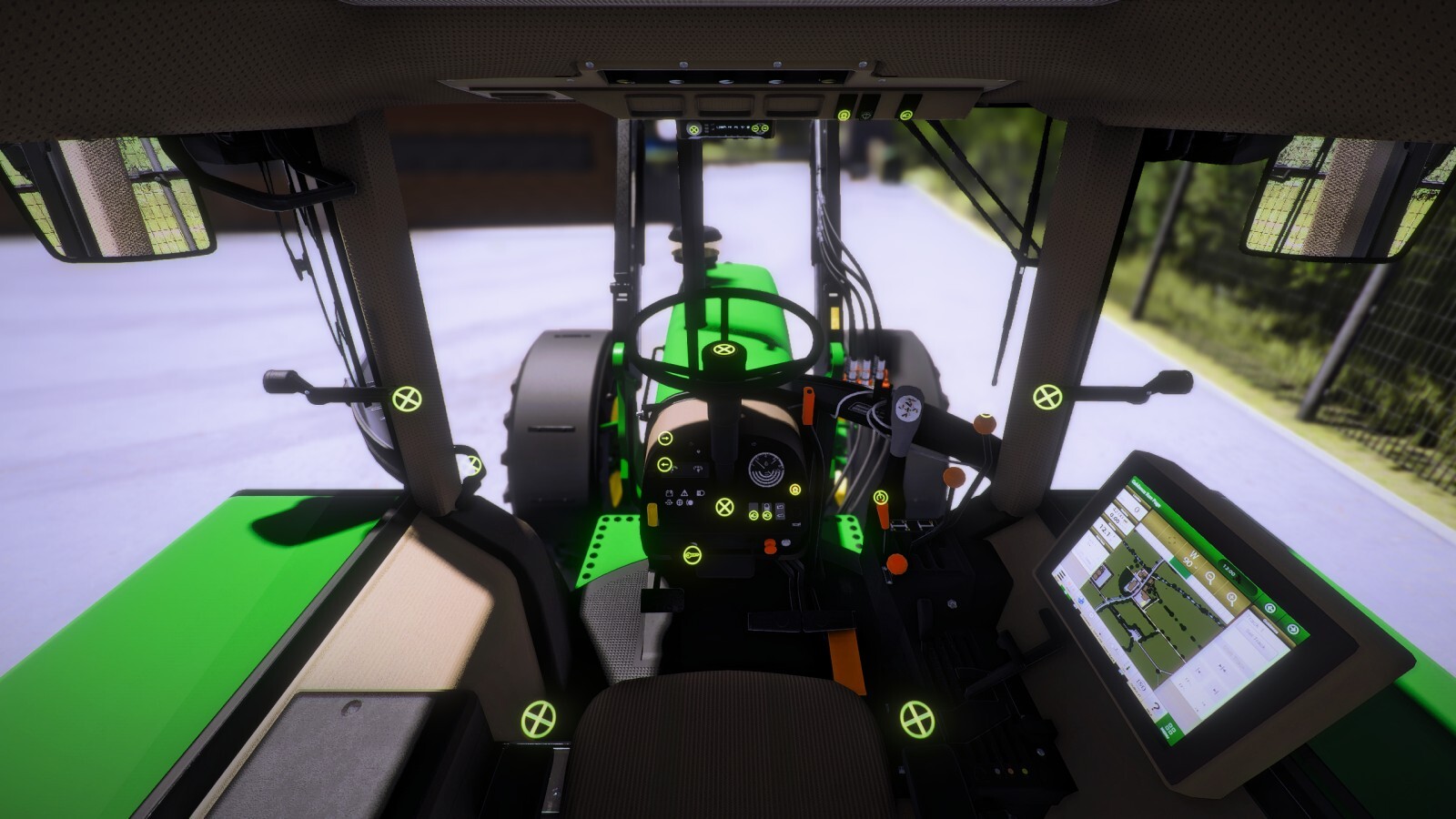This screenshot has width=1456, height=819.
Task: Open the hamburger menu on the monitor screen
Action: pos(1059,575)
